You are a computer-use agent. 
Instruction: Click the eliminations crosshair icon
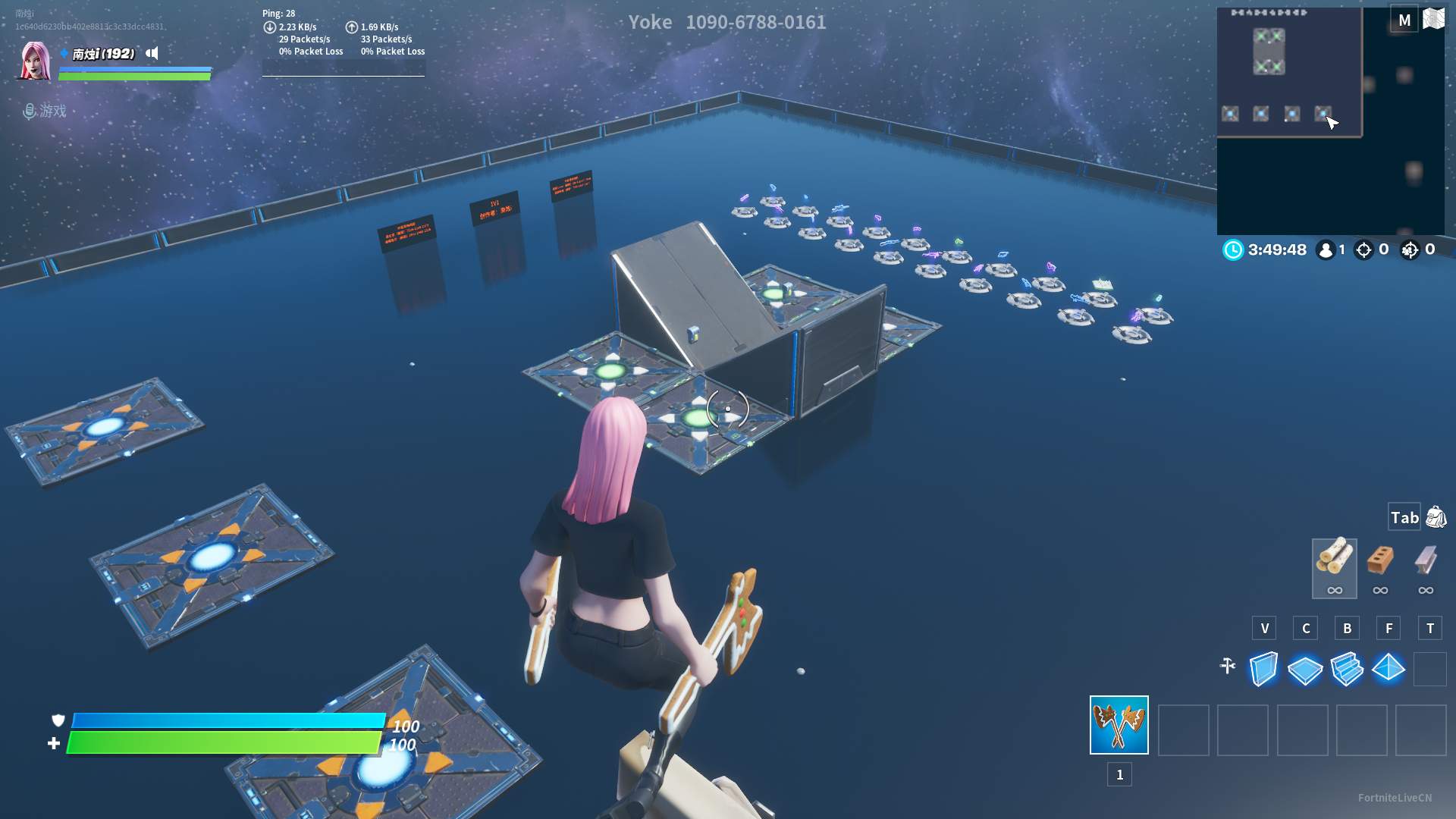[1363, 250]
